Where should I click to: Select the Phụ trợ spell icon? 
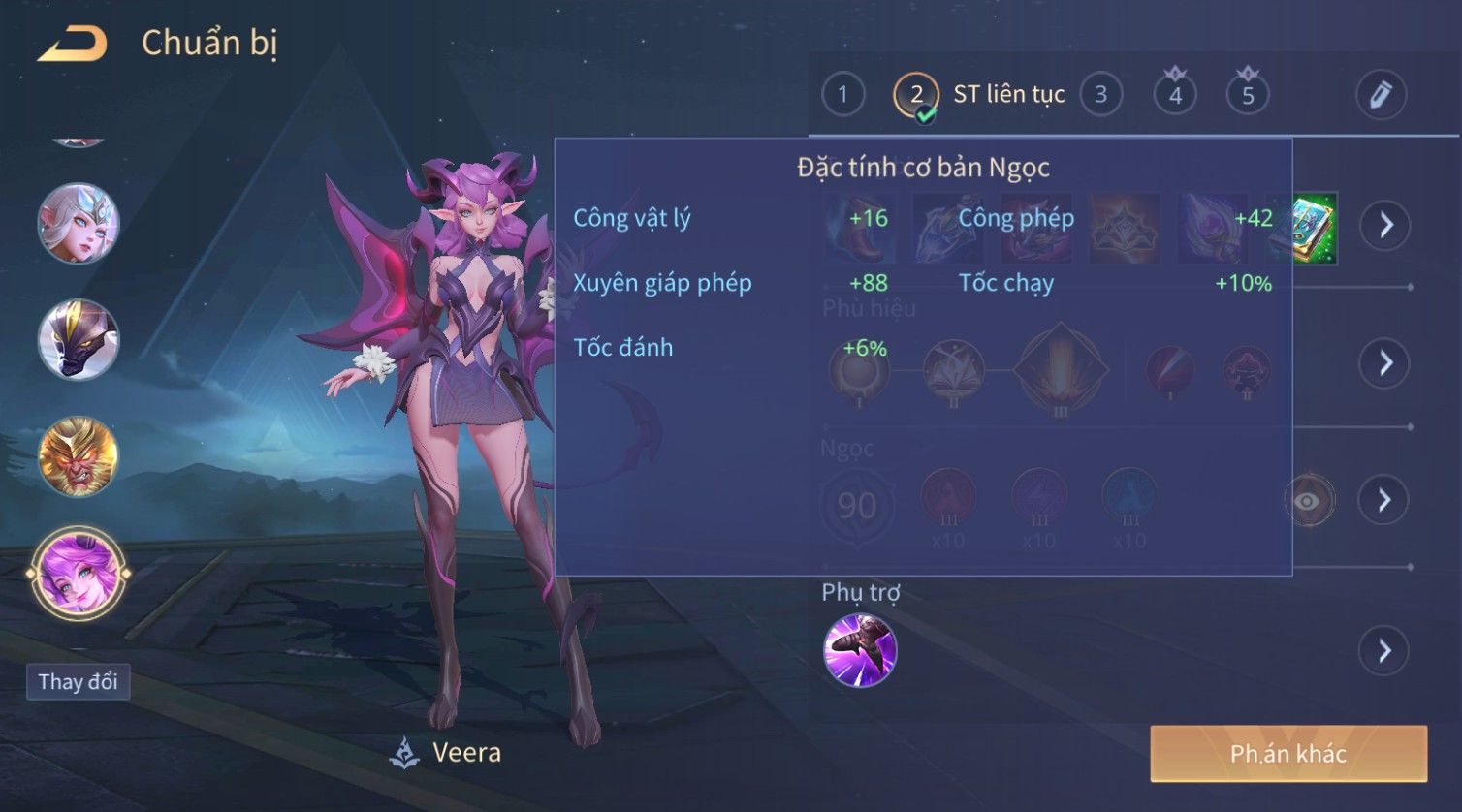[860, 650]
